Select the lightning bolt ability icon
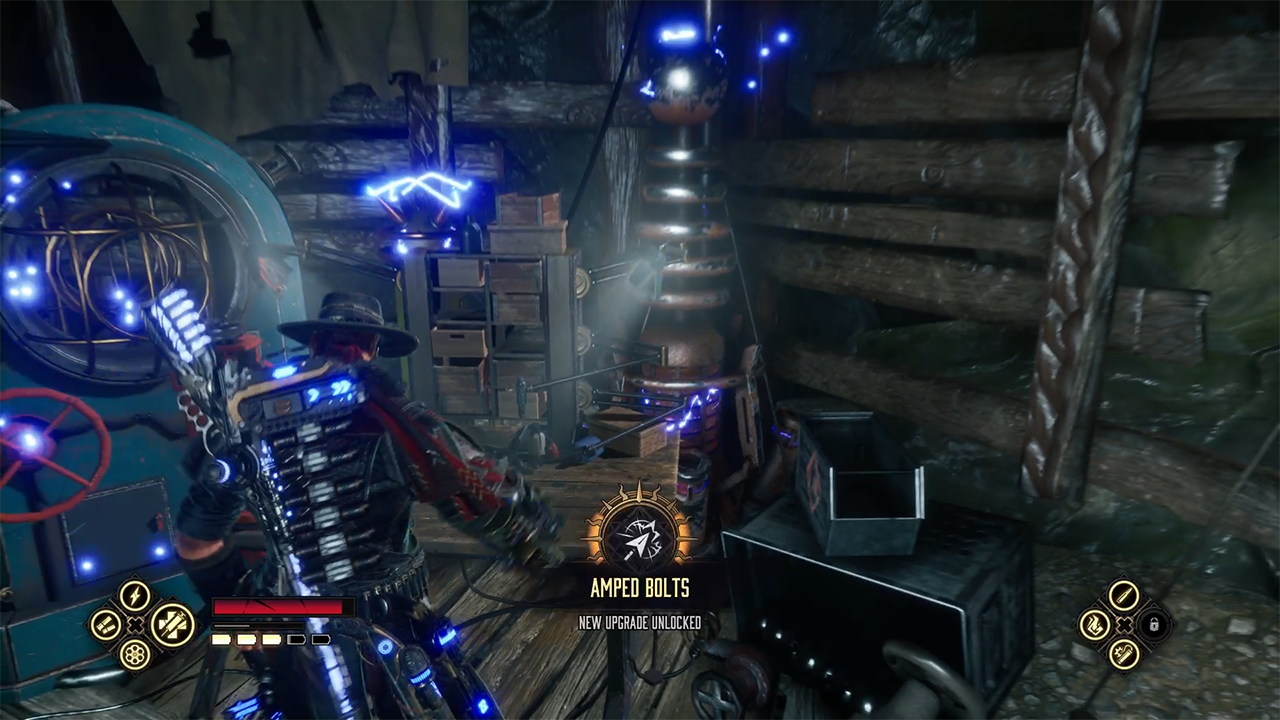Image resolution: width=1280 pixels, height=720 pixels. (135, 597)
